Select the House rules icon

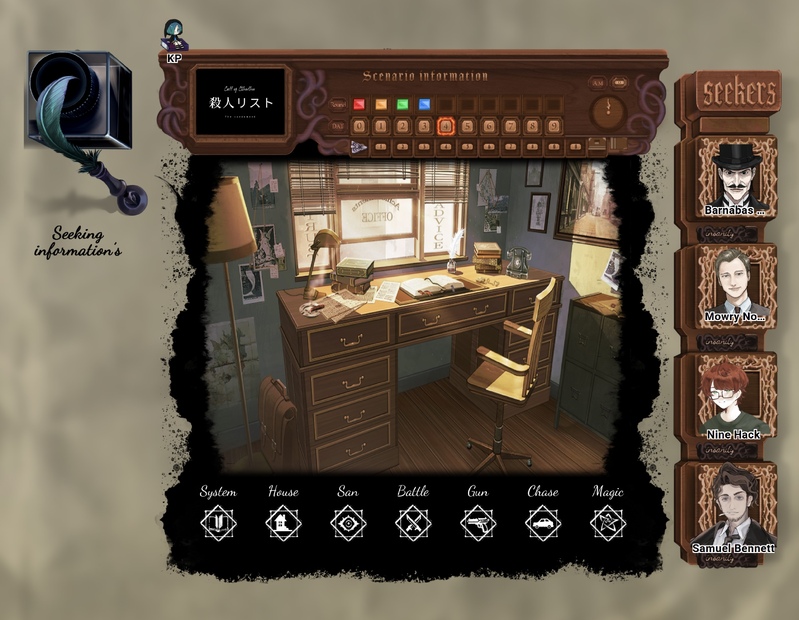tap(283, 523)
